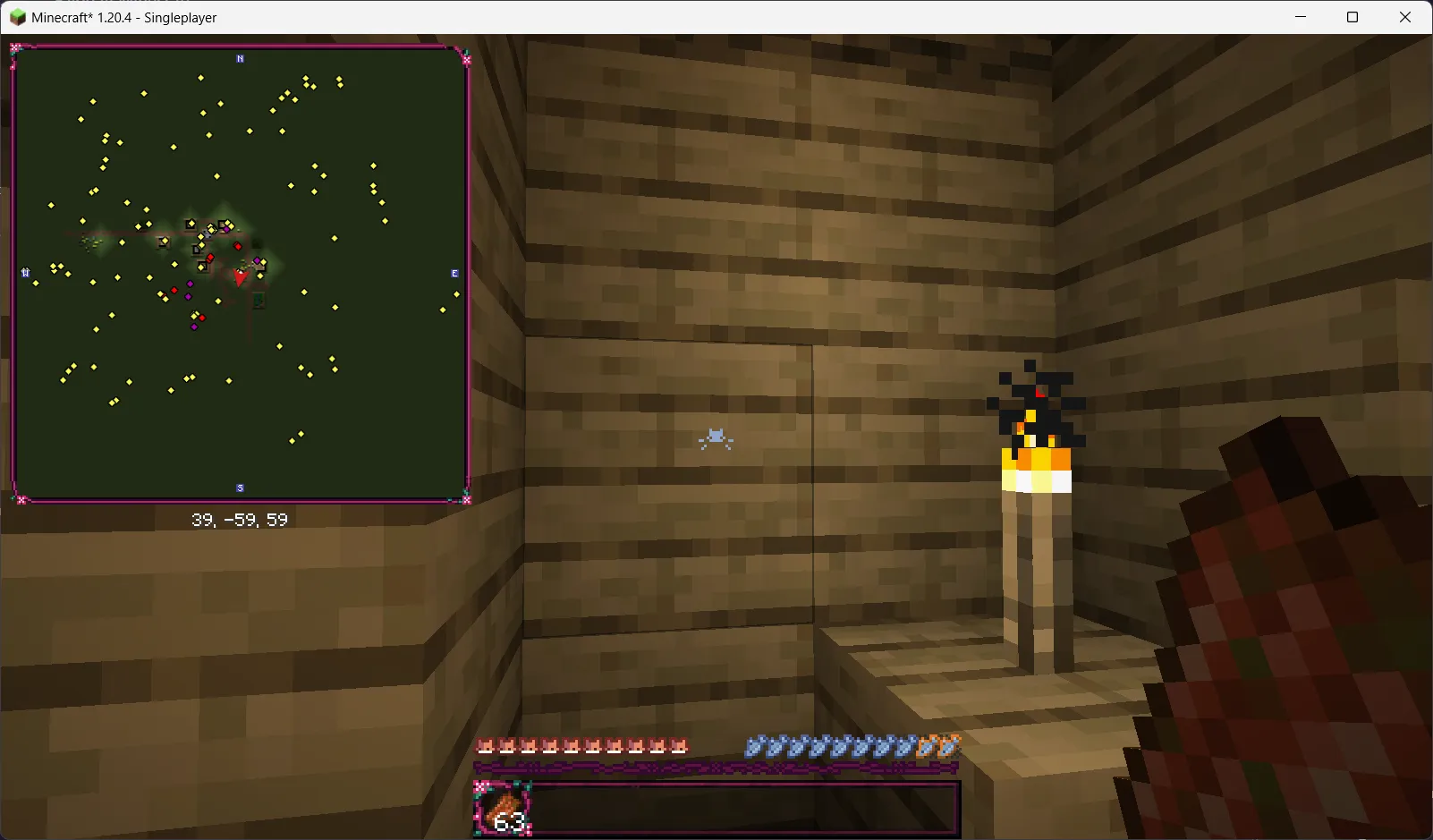This screenshot has height=840, width=1433.
Task: Click a red death marker icon on the minimap
Action: pyautogui.click(x=236, y=244)
